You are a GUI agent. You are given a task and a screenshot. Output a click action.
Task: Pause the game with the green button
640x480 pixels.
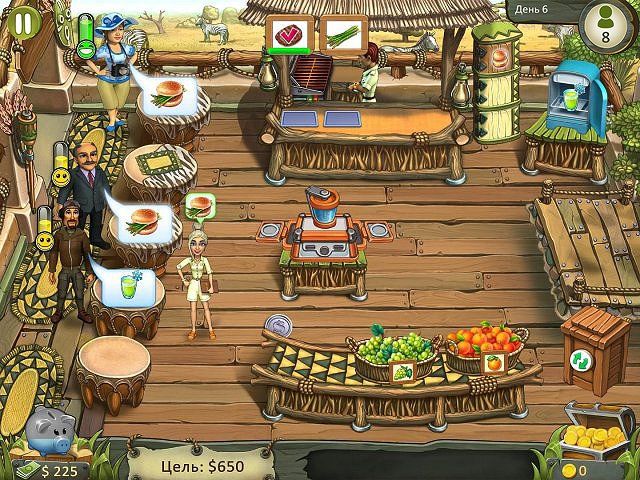point(22,22)
